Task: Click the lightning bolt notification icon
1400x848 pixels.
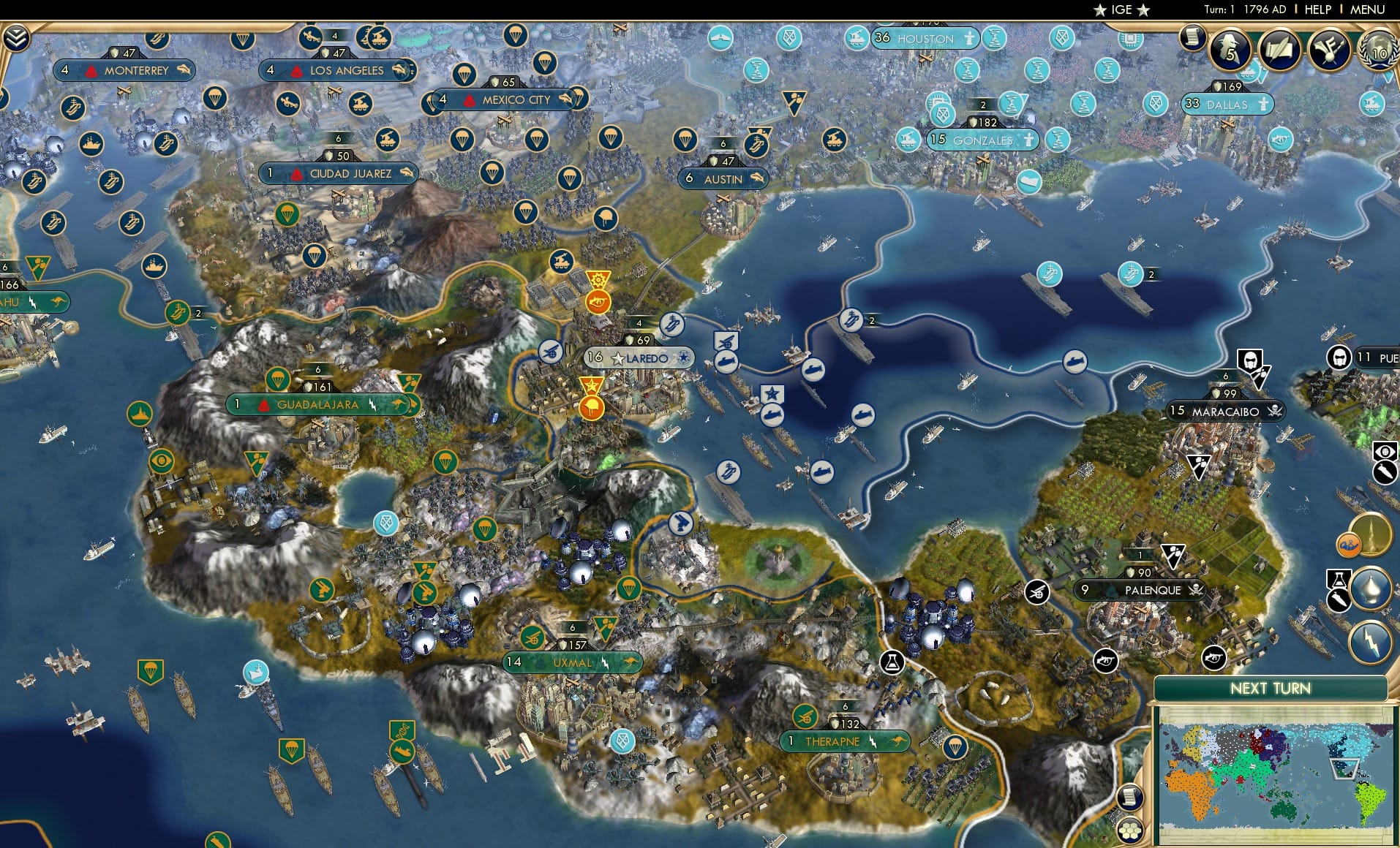Action: [1371, 641]
